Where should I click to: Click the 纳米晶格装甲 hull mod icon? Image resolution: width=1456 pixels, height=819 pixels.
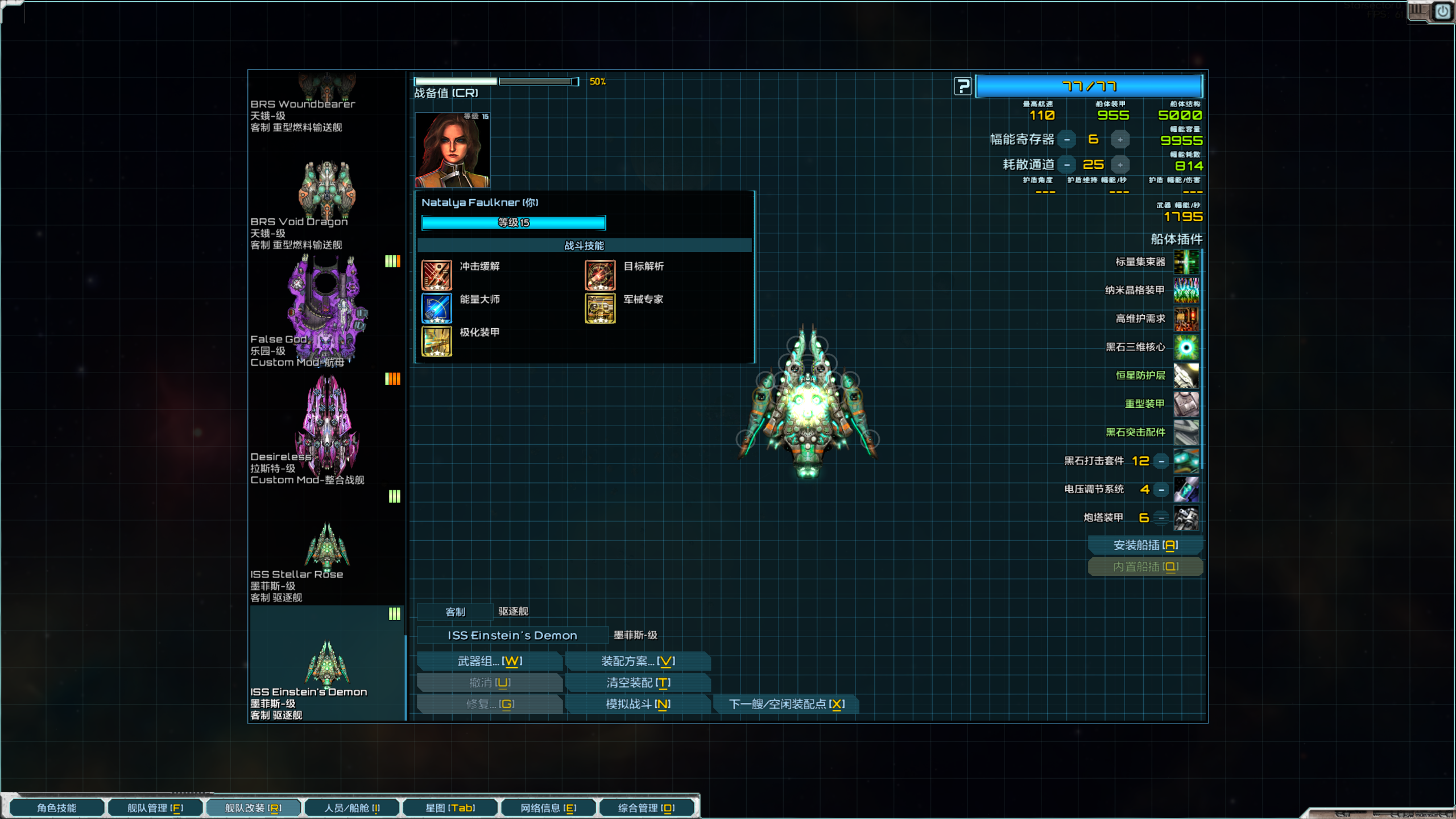1186,291
